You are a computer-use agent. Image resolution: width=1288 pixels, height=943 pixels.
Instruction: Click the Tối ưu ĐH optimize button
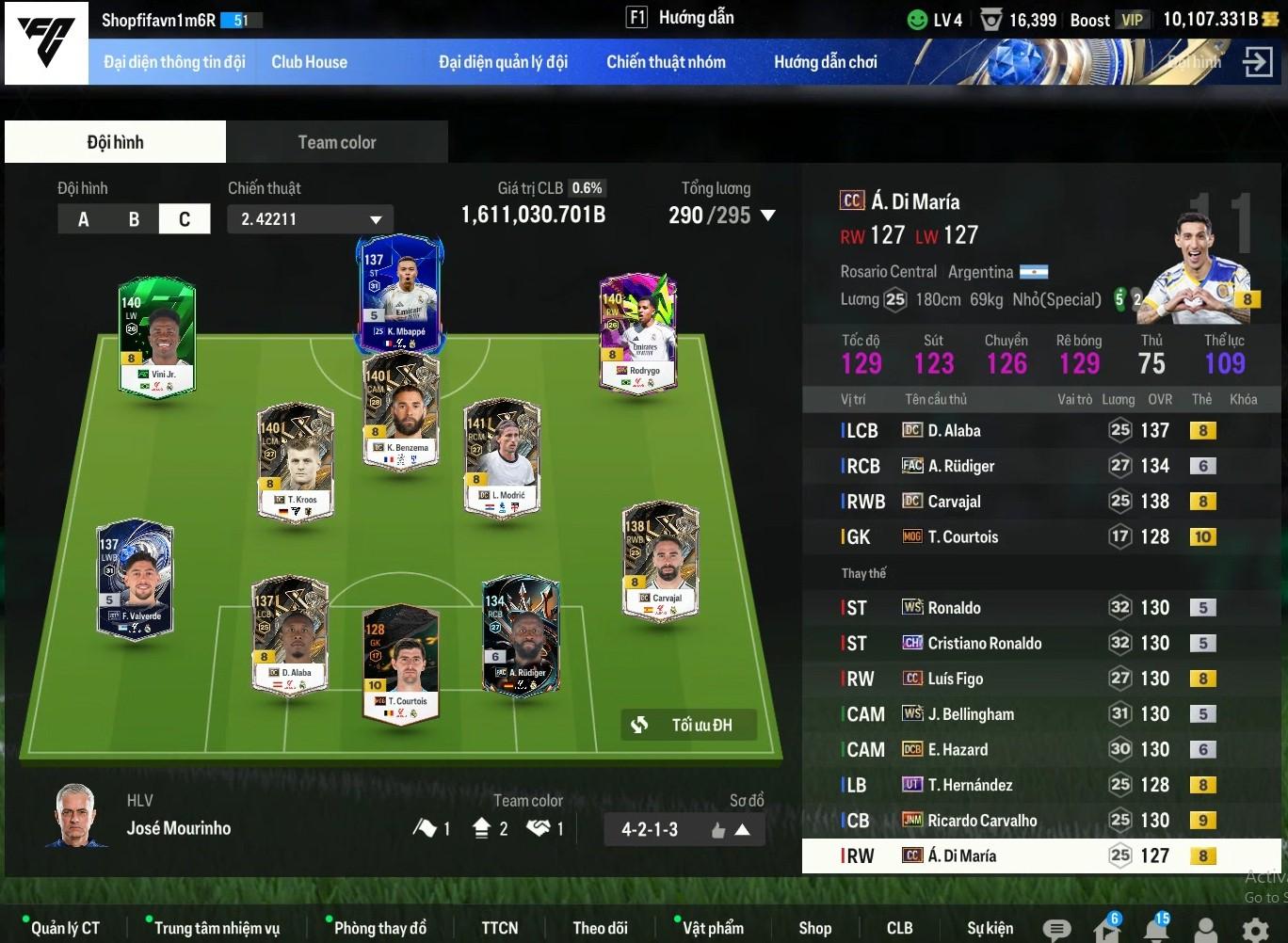689,725
